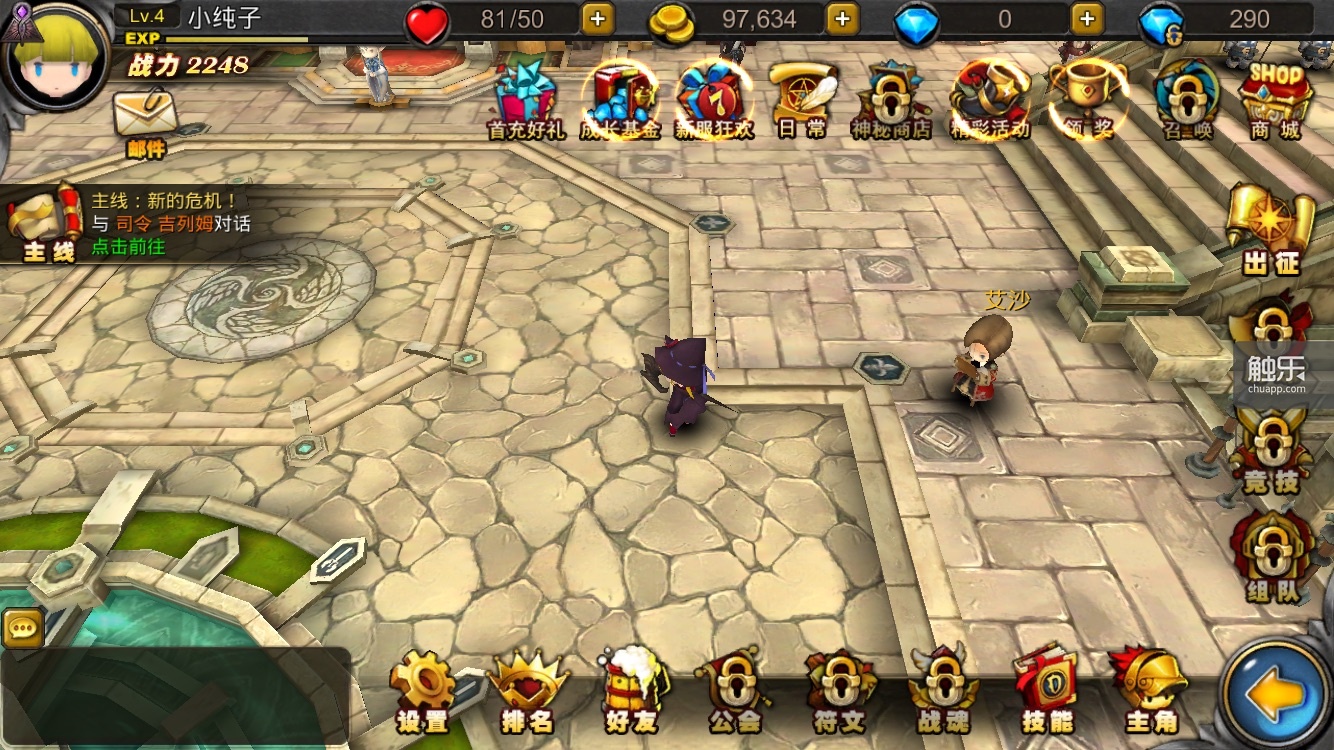Add more hearts with plus button
Image resolution: width=1334 pixels, height=750 pixels.
pyautogui.click(x=597, y=19)
